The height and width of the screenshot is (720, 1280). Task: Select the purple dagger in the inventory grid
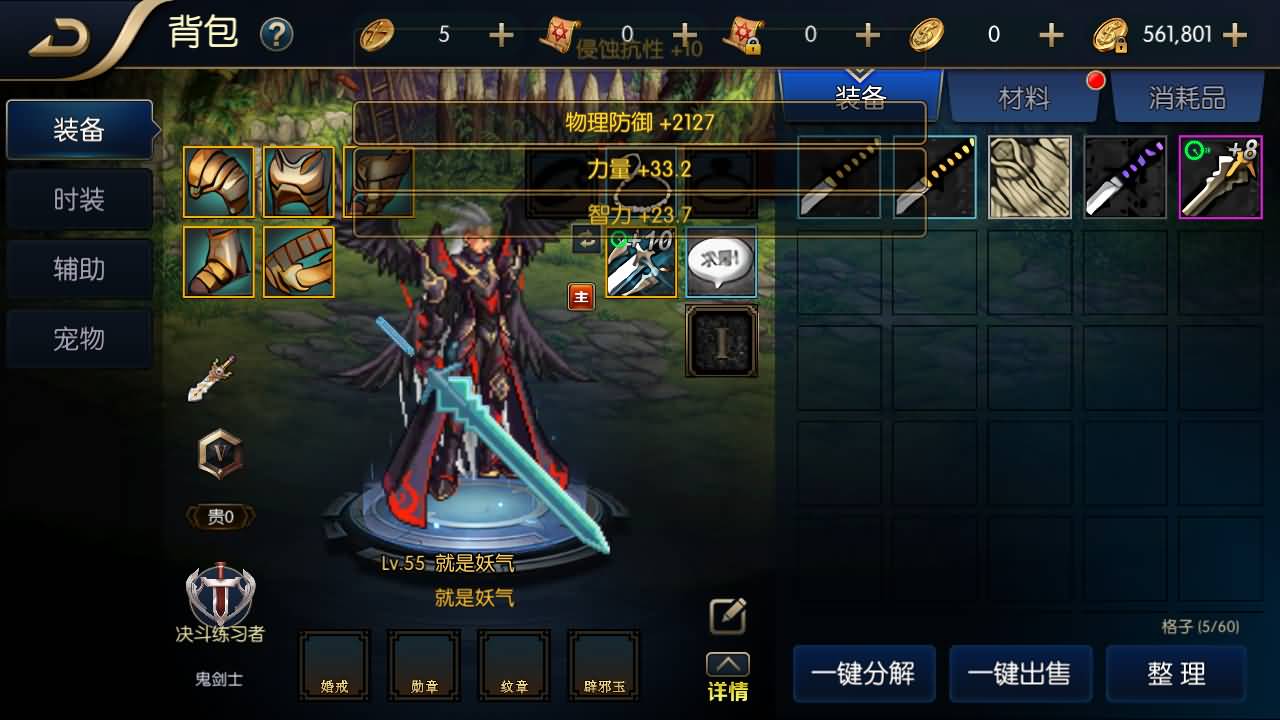click(1124, 177)
